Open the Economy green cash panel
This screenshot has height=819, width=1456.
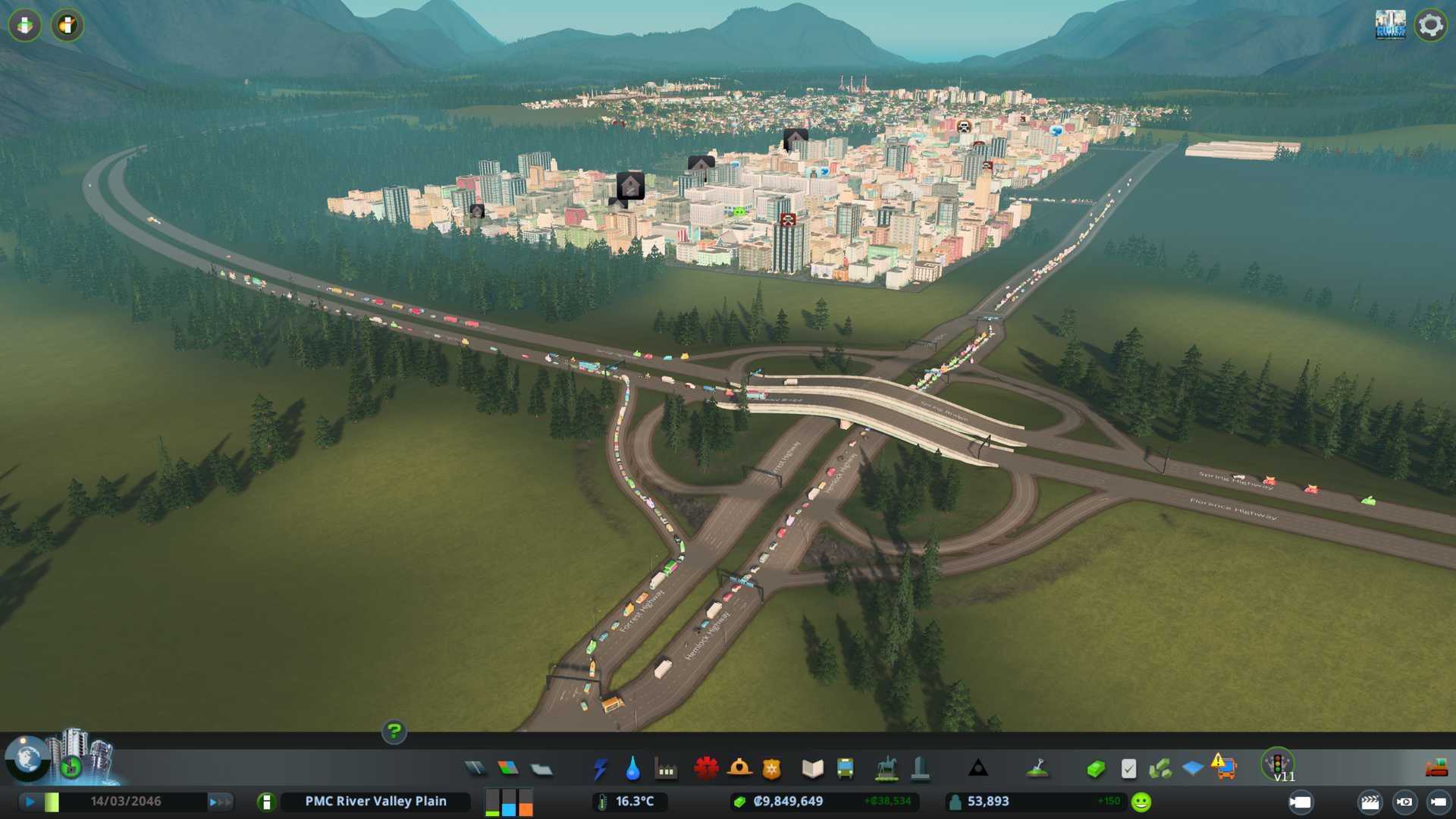pos(1096,769)
